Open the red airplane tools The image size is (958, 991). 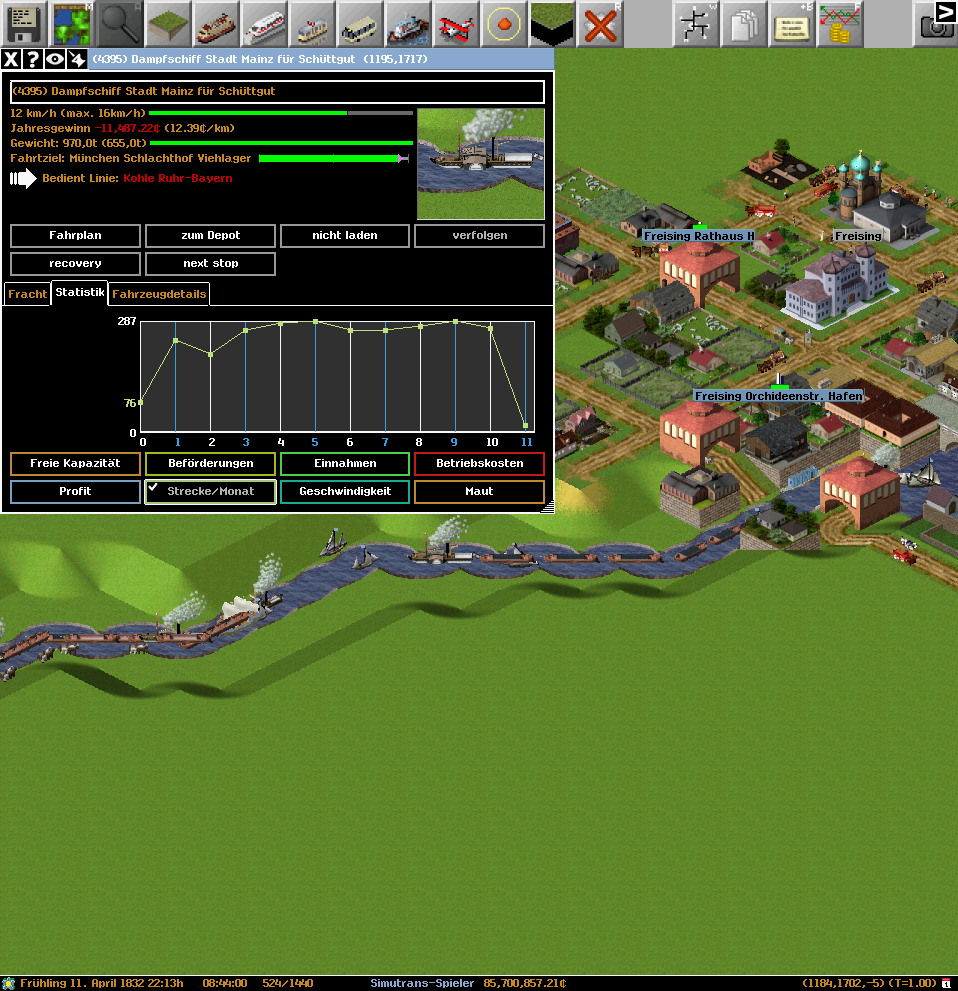click(x=456, y=24)
